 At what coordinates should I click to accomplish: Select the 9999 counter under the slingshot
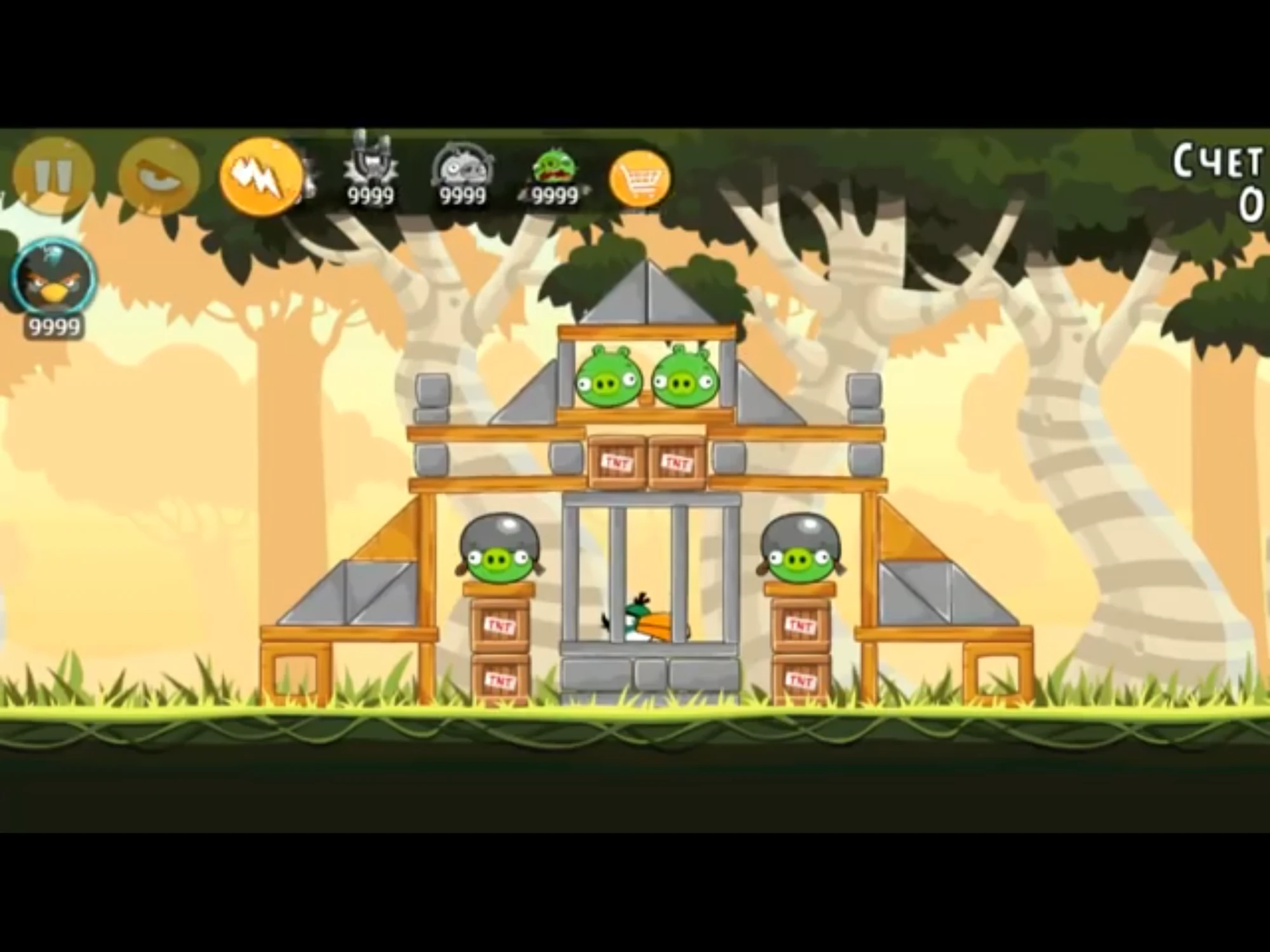point(370,198)
